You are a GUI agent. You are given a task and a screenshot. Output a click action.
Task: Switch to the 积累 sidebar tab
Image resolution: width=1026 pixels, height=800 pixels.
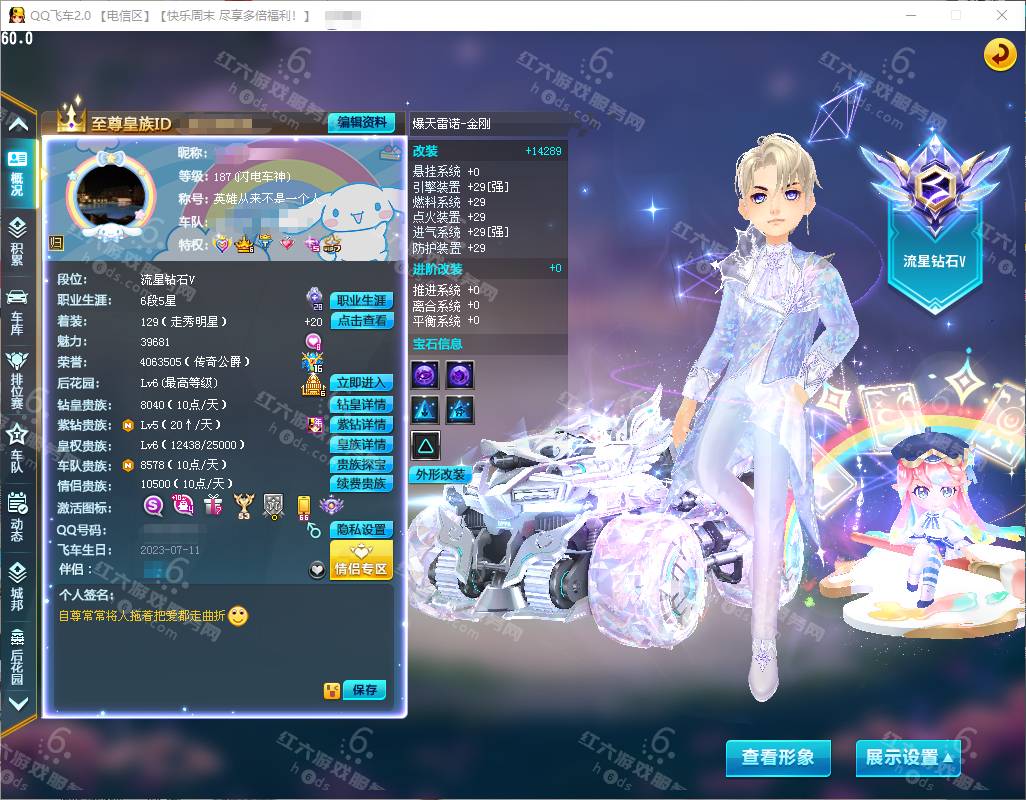pyautogui.click(x=17, y=241)
